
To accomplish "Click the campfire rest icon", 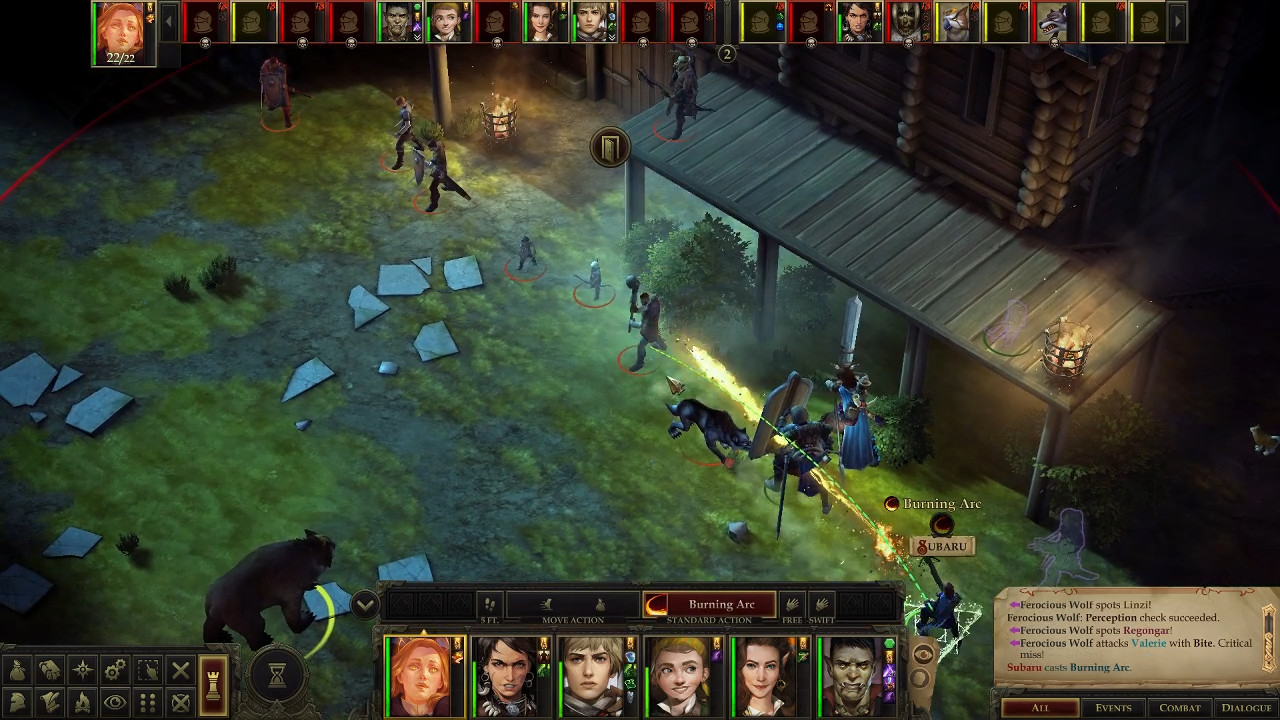I will point(83,702).
